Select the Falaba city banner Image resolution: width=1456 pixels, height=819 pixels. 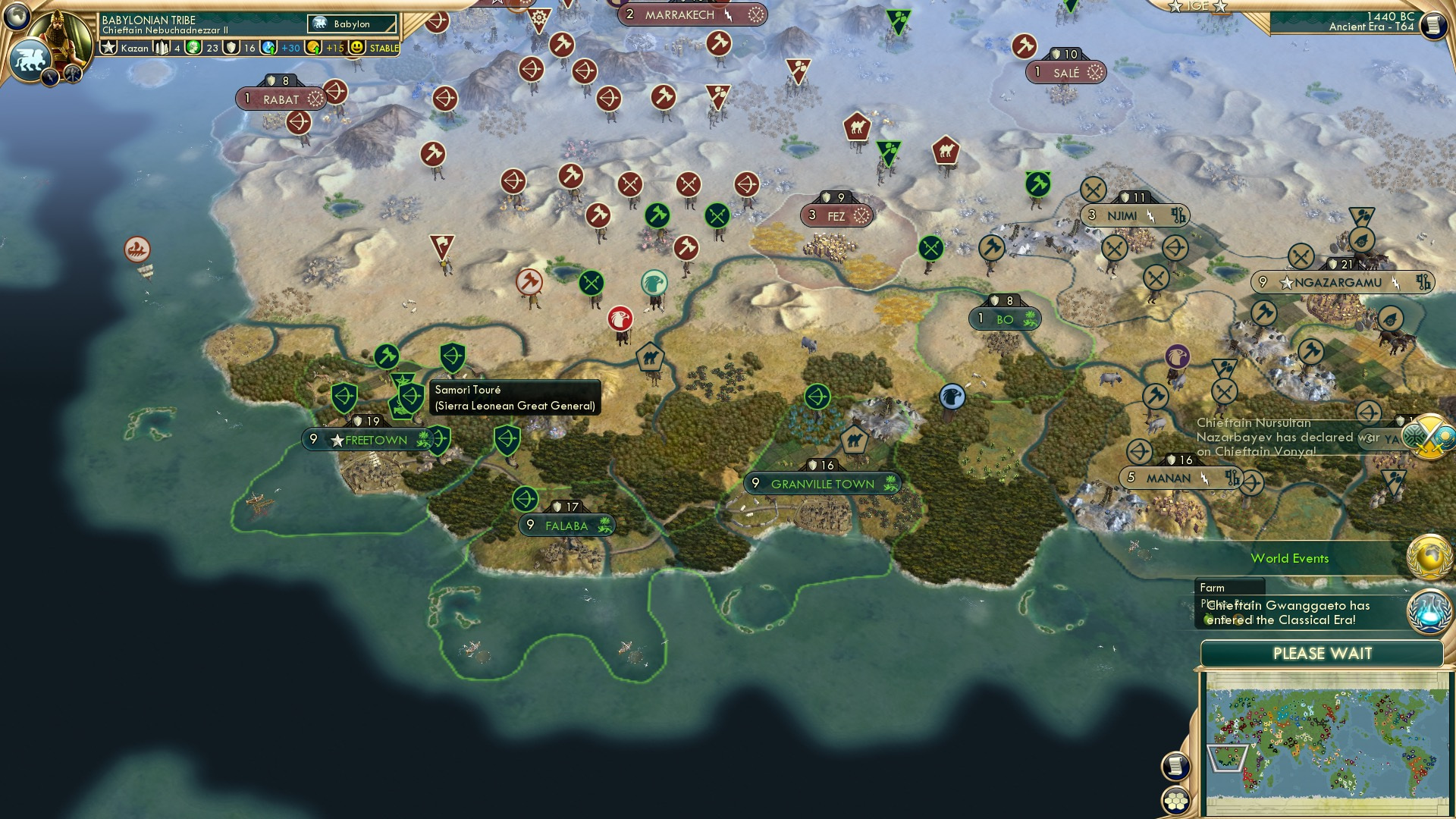[x=566, y=526]
